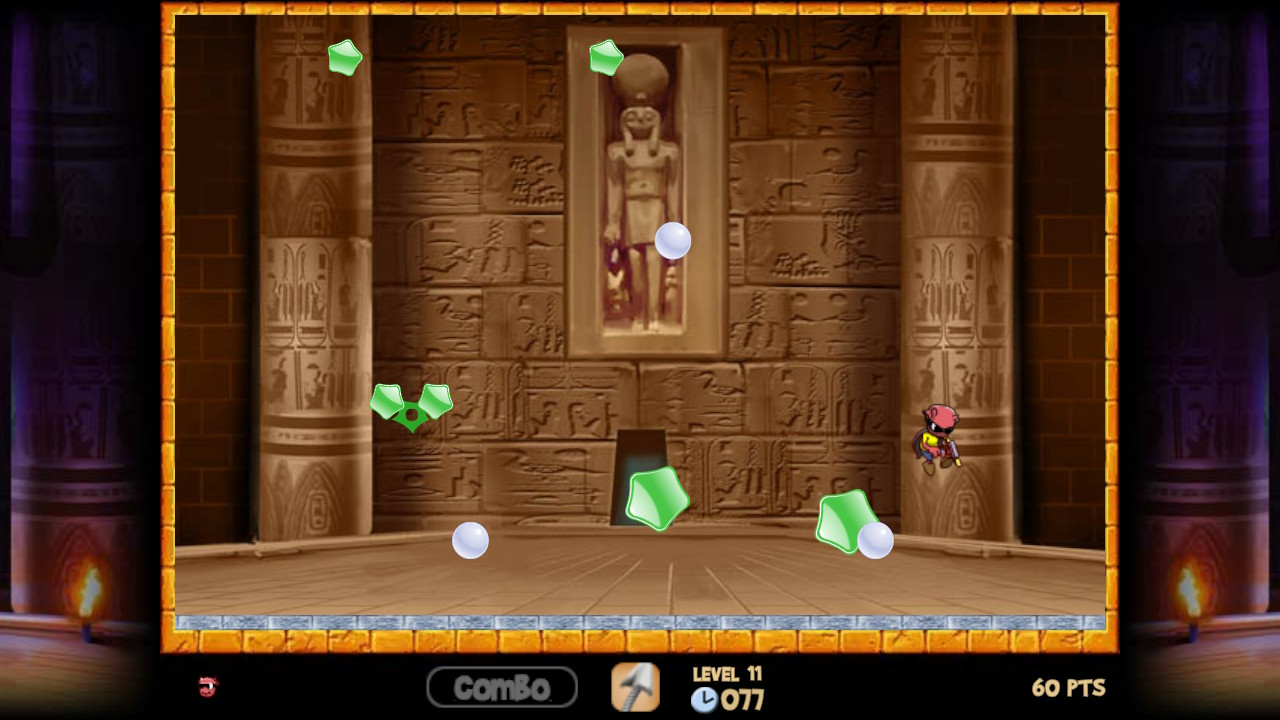Click the LEVEL 11 label

(727, 675)
